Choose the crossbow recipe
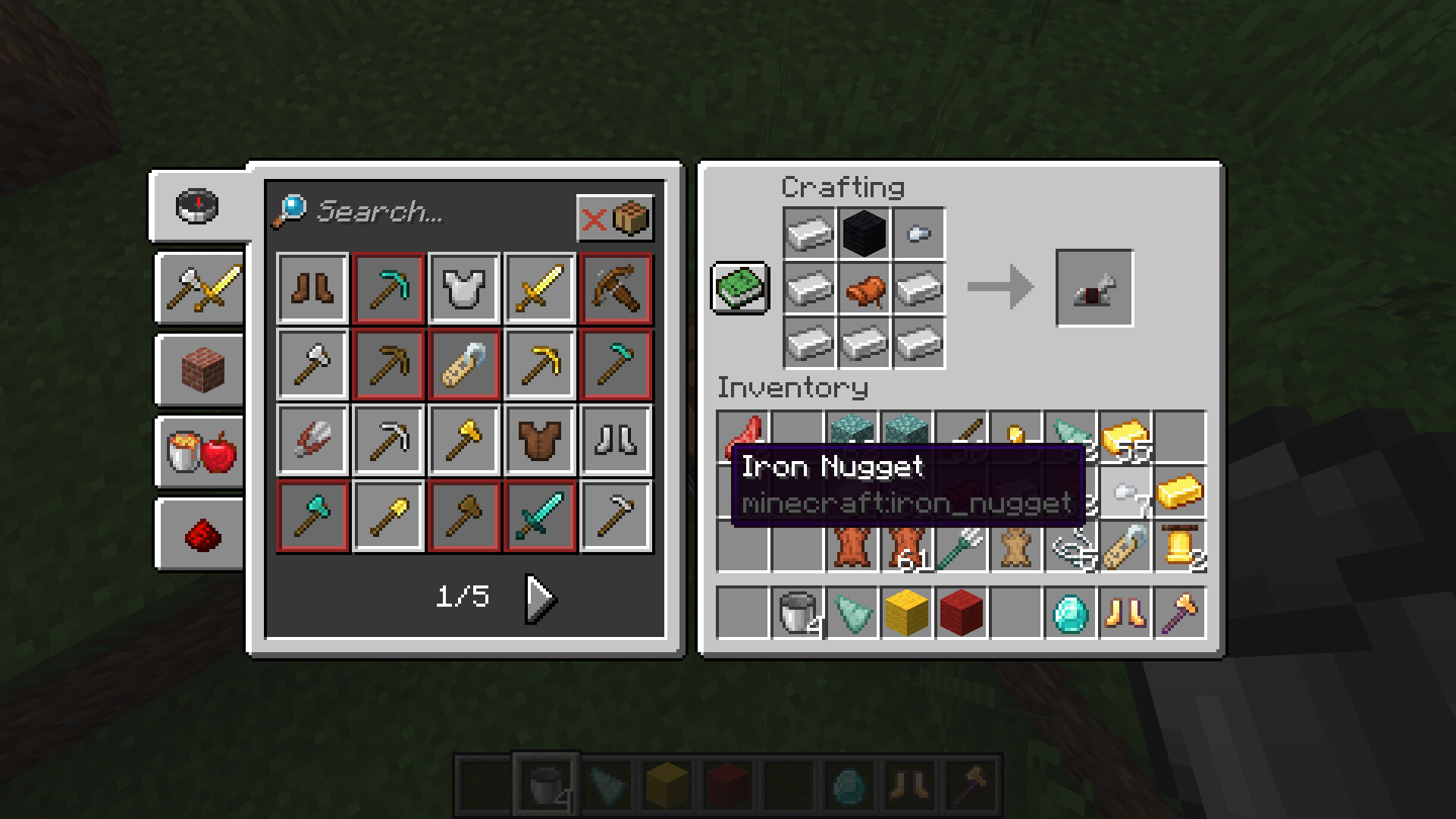 [616, 288]
